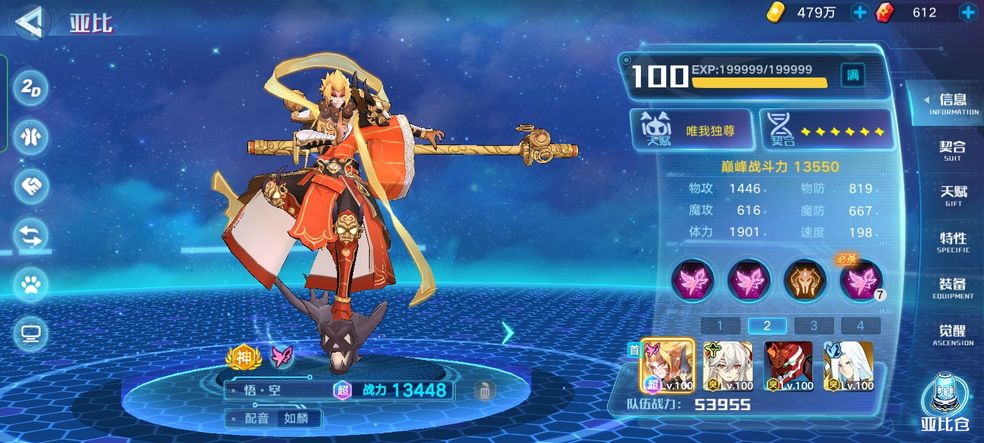Add more red gems
Screen dimensions: 984x443
pos(967,12)
